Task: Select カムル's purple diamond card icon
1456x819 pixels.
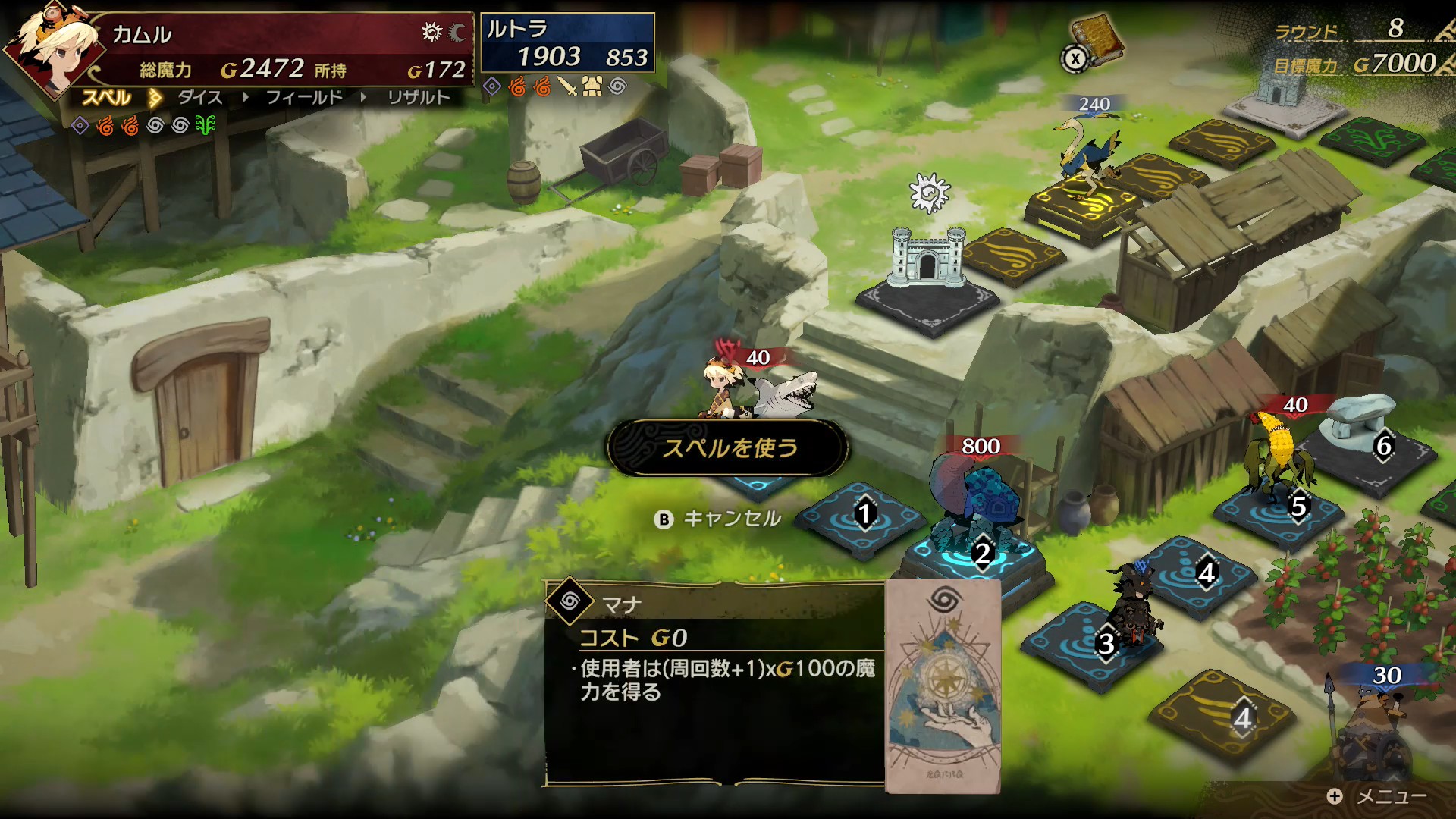Action: point(80,125)
